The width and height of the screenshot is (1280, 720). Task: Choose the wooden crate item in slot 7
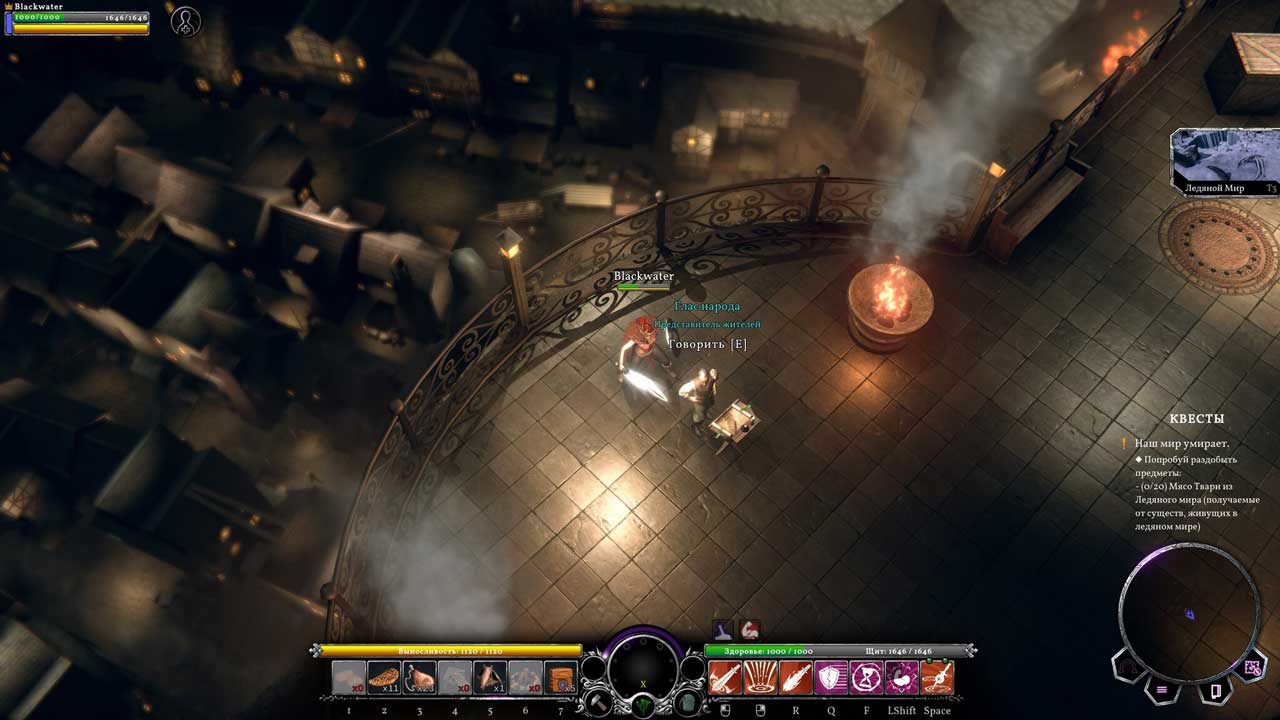point(561,678)
